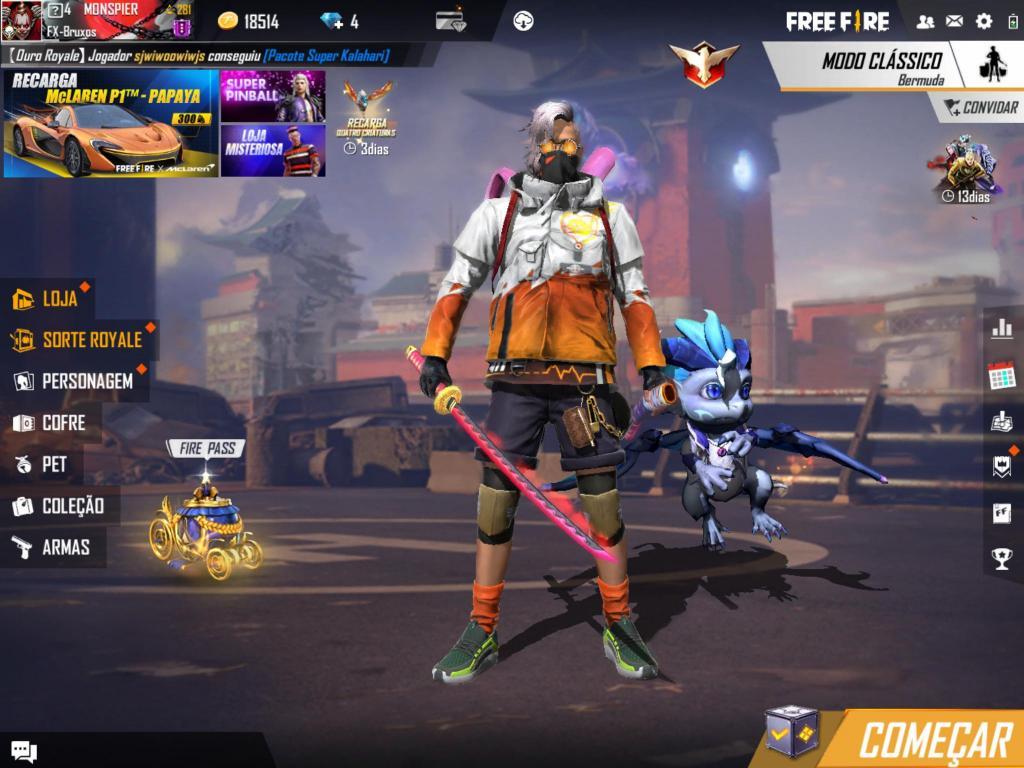Change game mode from Modo Clássico
This screenshot has height=768, width=1024.
[x=880, y=64]
